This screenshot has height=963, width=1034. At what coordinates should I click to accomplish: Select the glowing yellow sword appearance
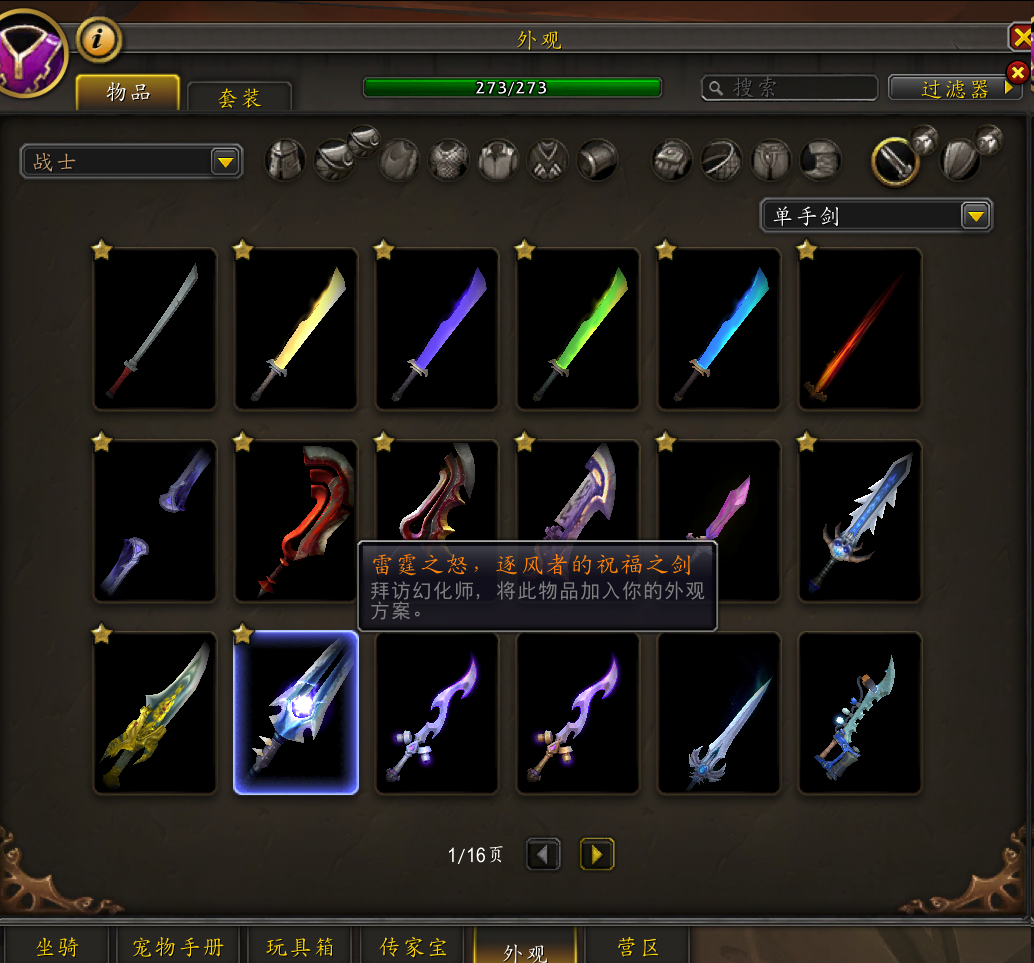click(x=296, y=329)
